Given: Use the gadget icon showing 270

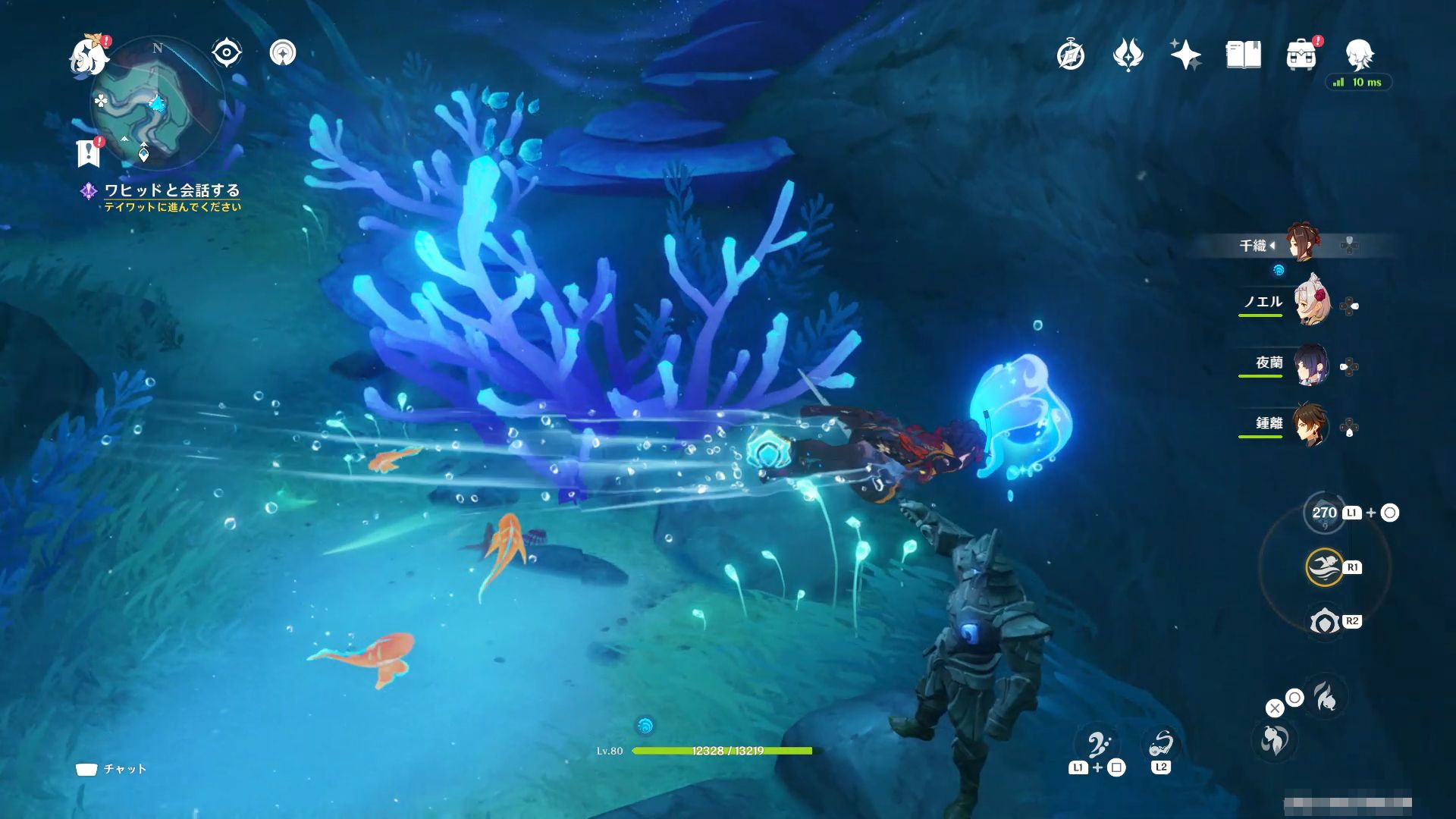Looking at the screenshot, I should (x=1324, y=513).
